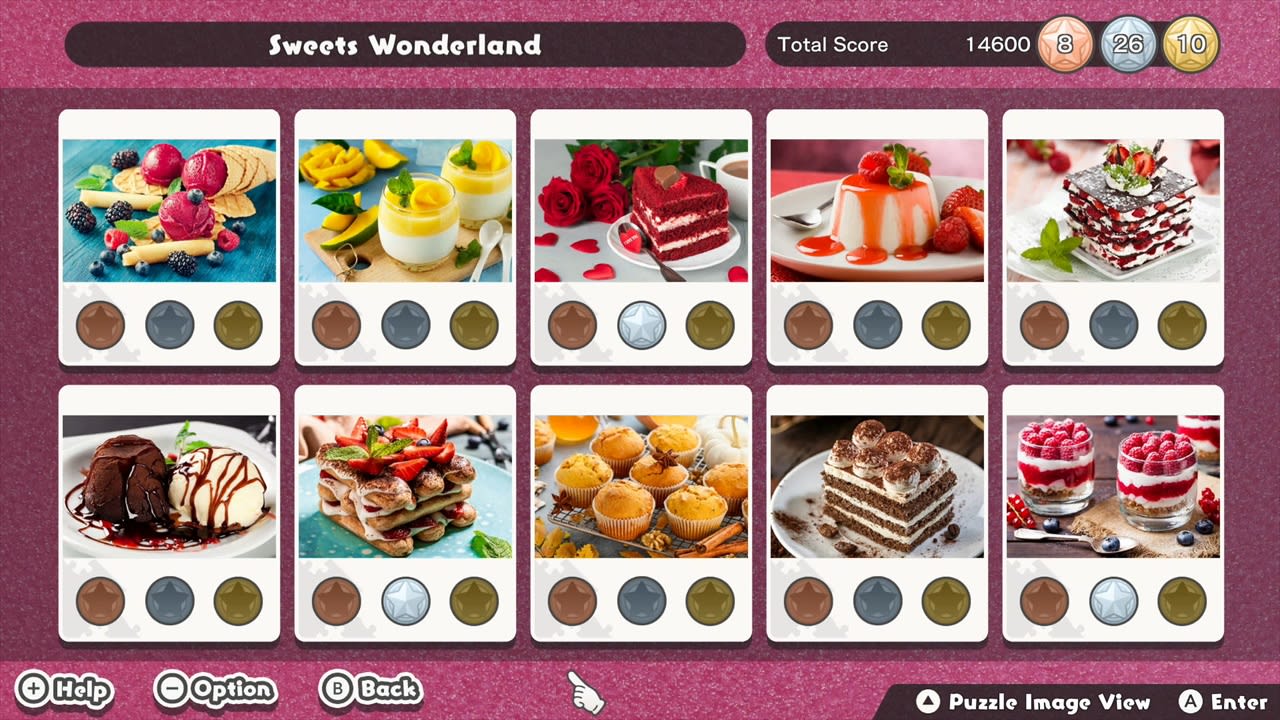Activate Puzzle Image View
Screen dimensions: 1280x720
pyautogui.click(x=1035, y=703)
